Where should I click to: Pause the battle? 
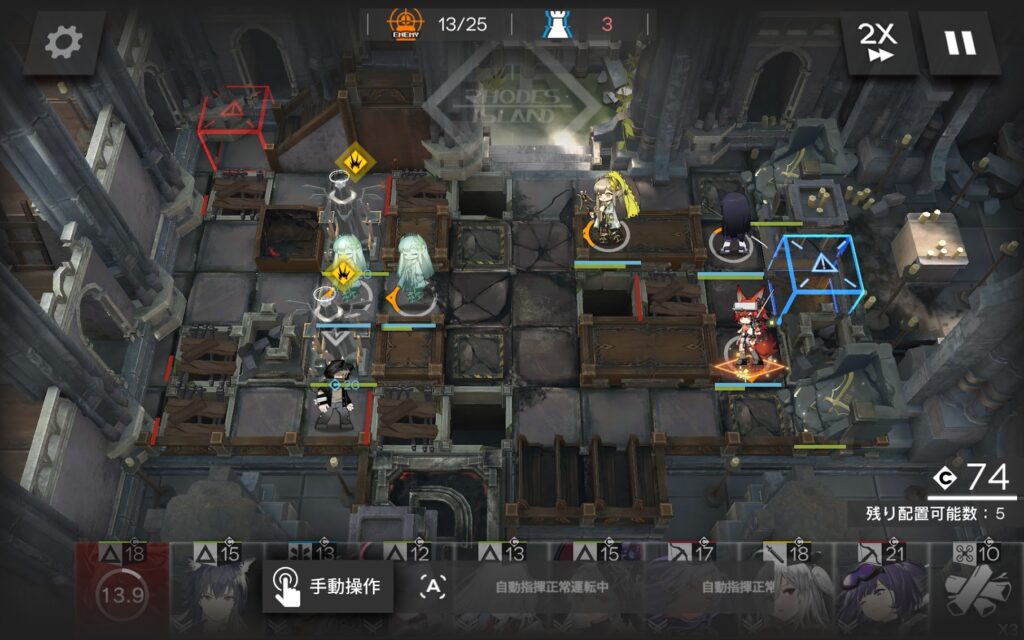[960, 43]
